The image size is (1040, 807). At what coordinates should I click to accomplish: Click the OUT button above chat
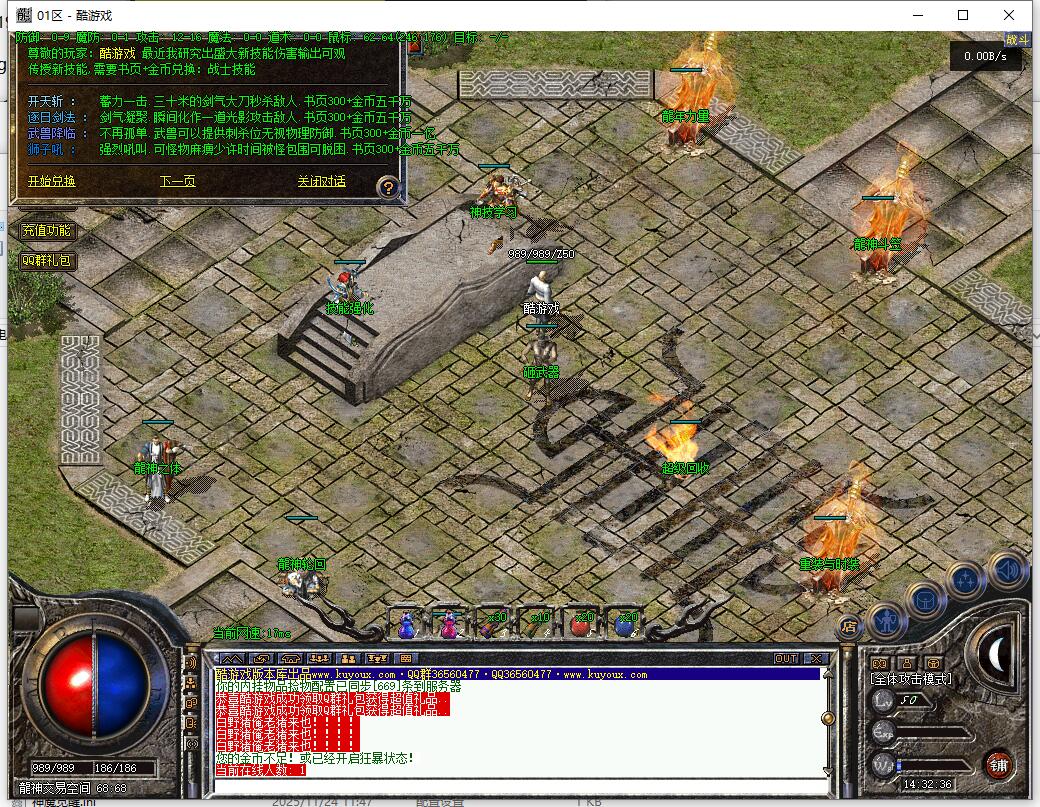click(786, 658)
